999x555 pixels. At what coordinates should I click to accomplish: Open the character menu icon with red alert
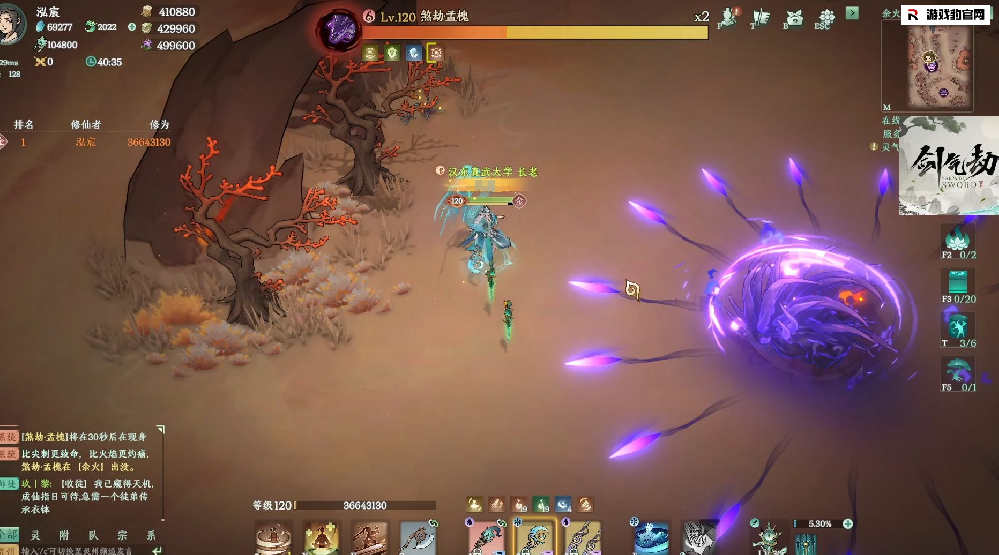pyautogui.click(x=727, y=17)
